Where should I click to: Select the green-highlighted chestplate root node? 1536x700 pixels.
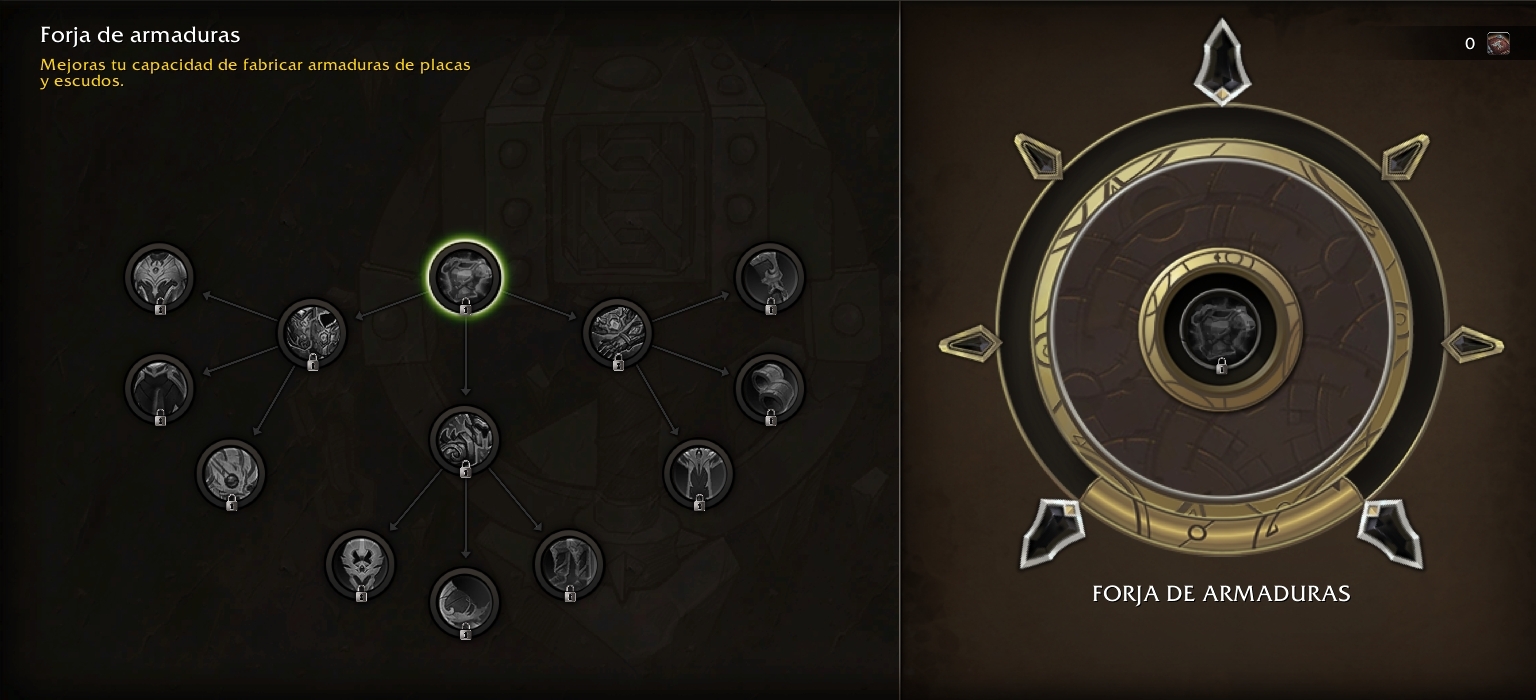click(x=465, y=276)
